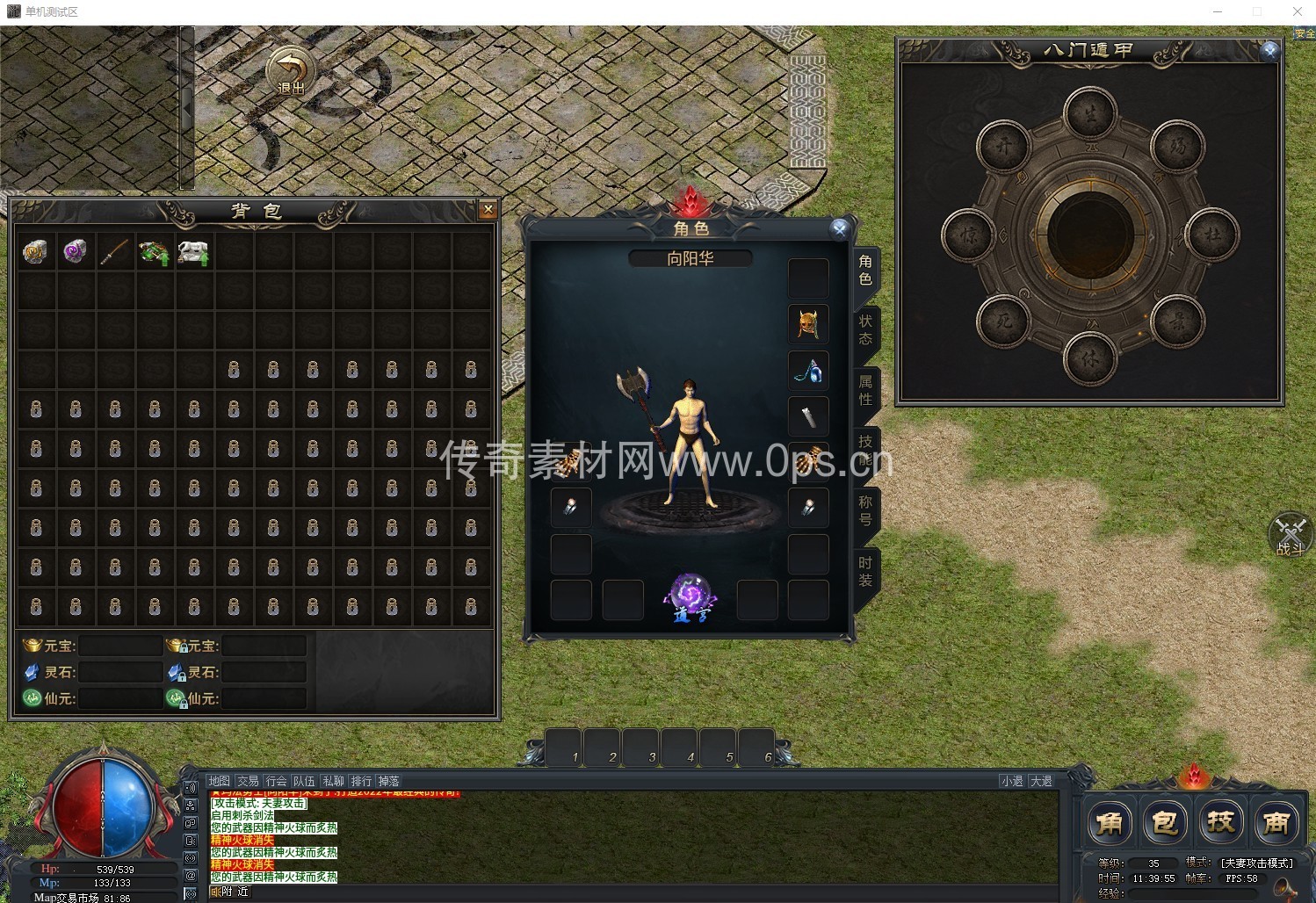Viewport: 1316px width, 903px height.
Task: Show the 时装 fashion tab
Action: coord(865,571)
